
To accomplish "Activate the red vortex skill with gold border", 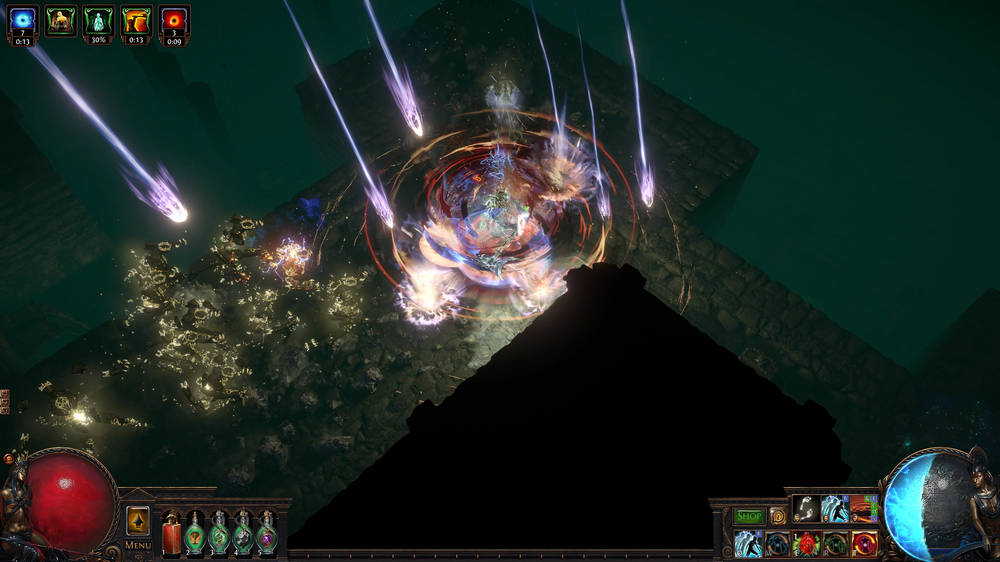I will 864,544.
